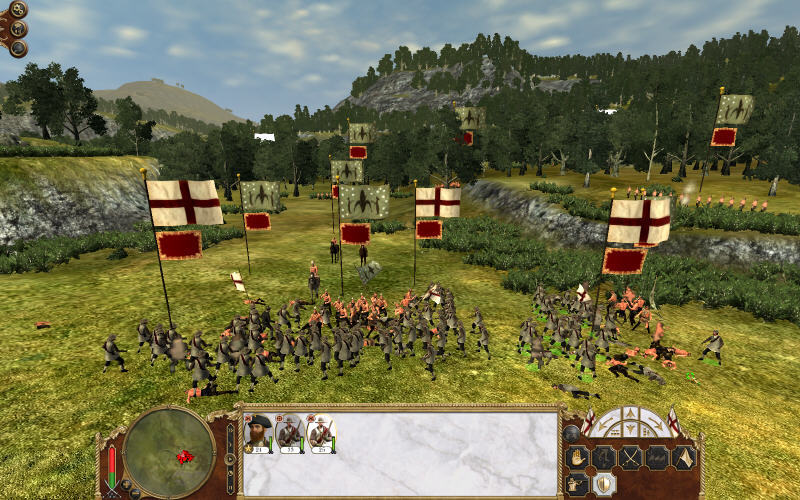Image resolution: width=800 pixels, height=500 pixels.
Task: Order withdraw with the white flag icon
Action: pyautogui.click(x=684, y=458)
